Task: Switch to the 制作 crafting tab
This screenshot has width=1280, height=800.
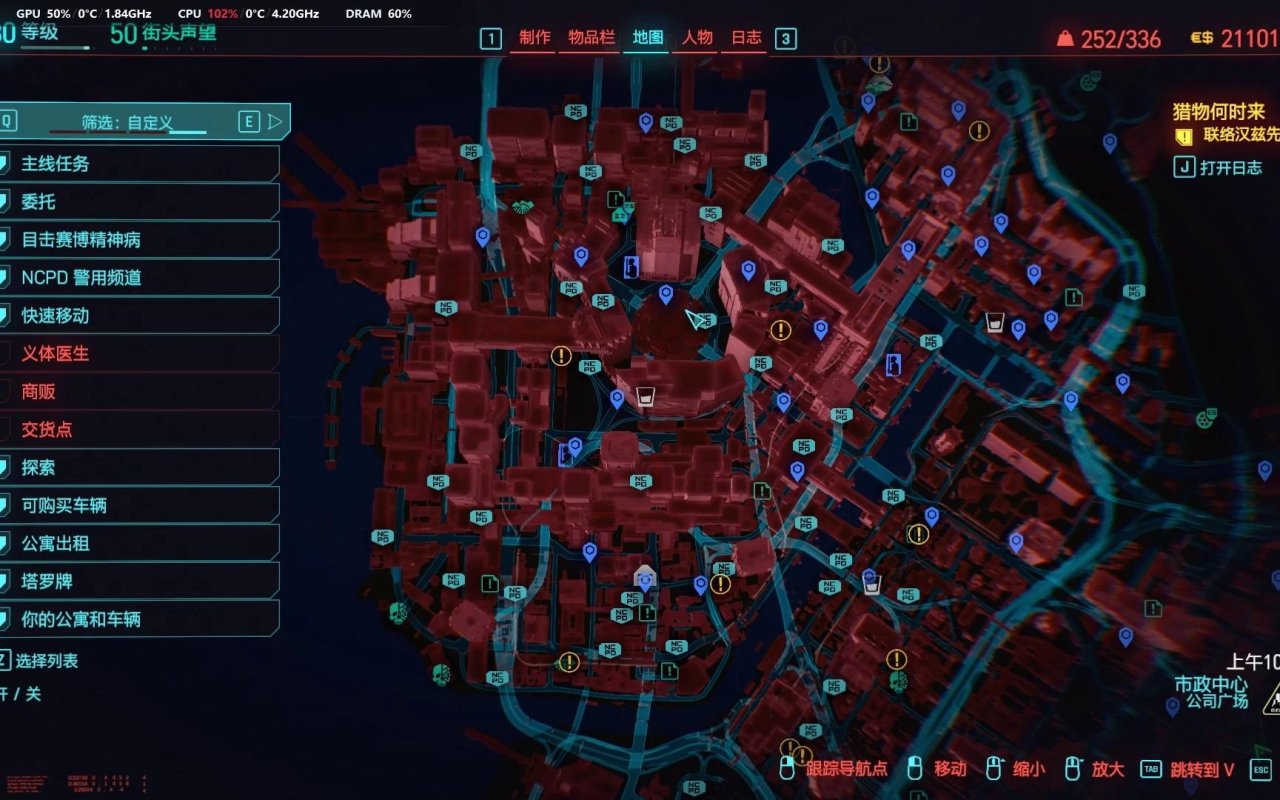Action: coord(535,38)
